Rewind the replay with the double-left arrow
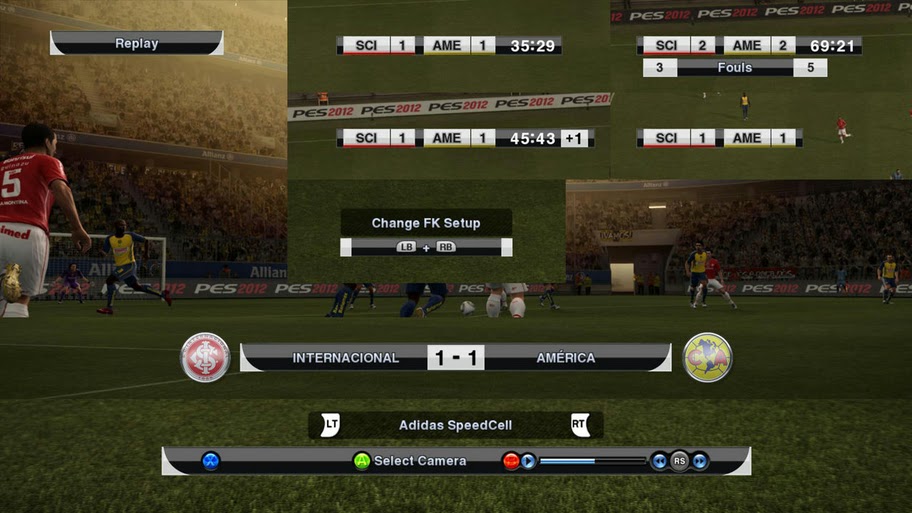The height and width of the screenshot is (513, 912). pyautogui.click(x=659, y=461)
